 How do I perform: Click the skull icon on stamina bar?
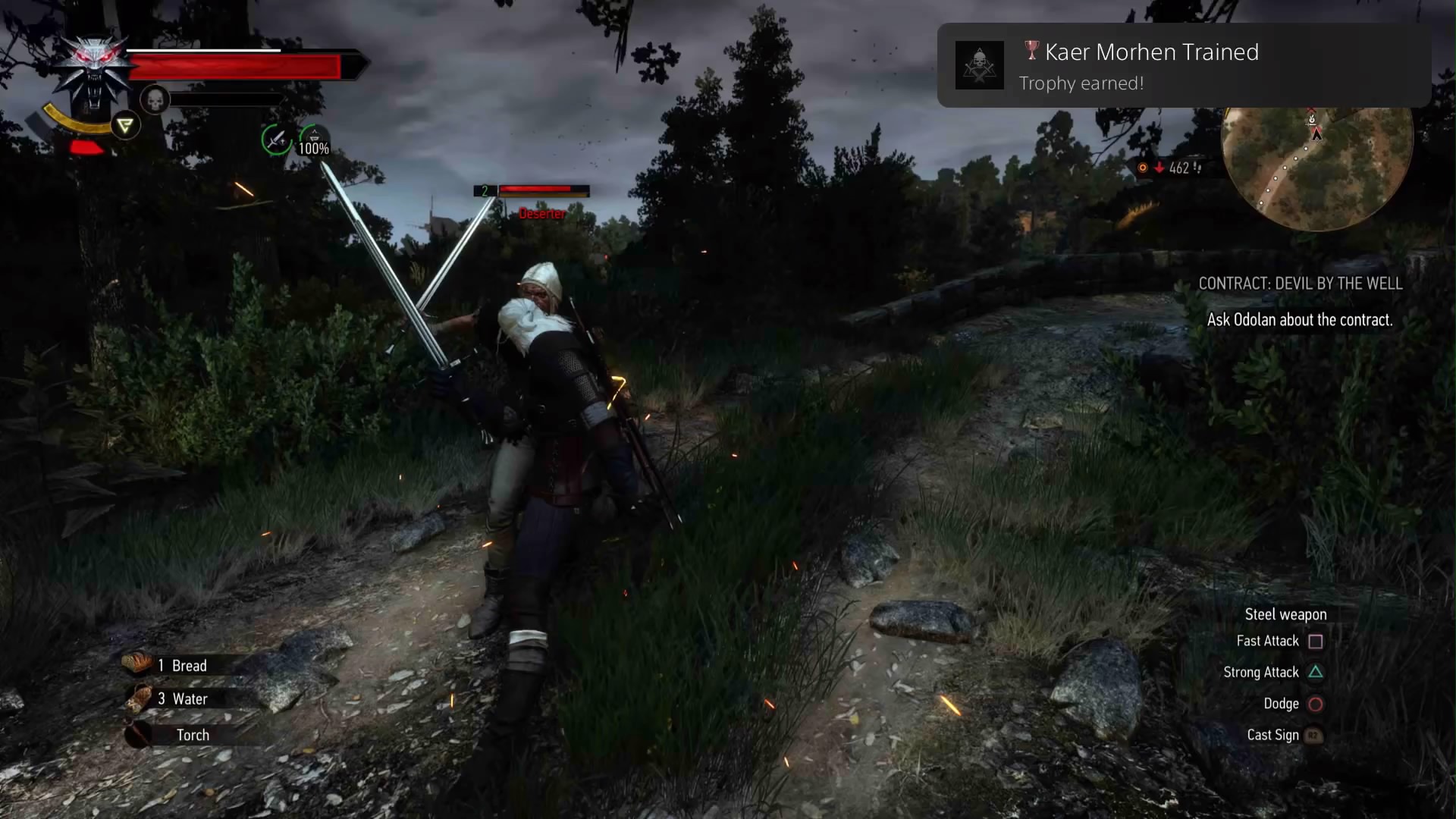pyautogui.click(x=155, y=99)
